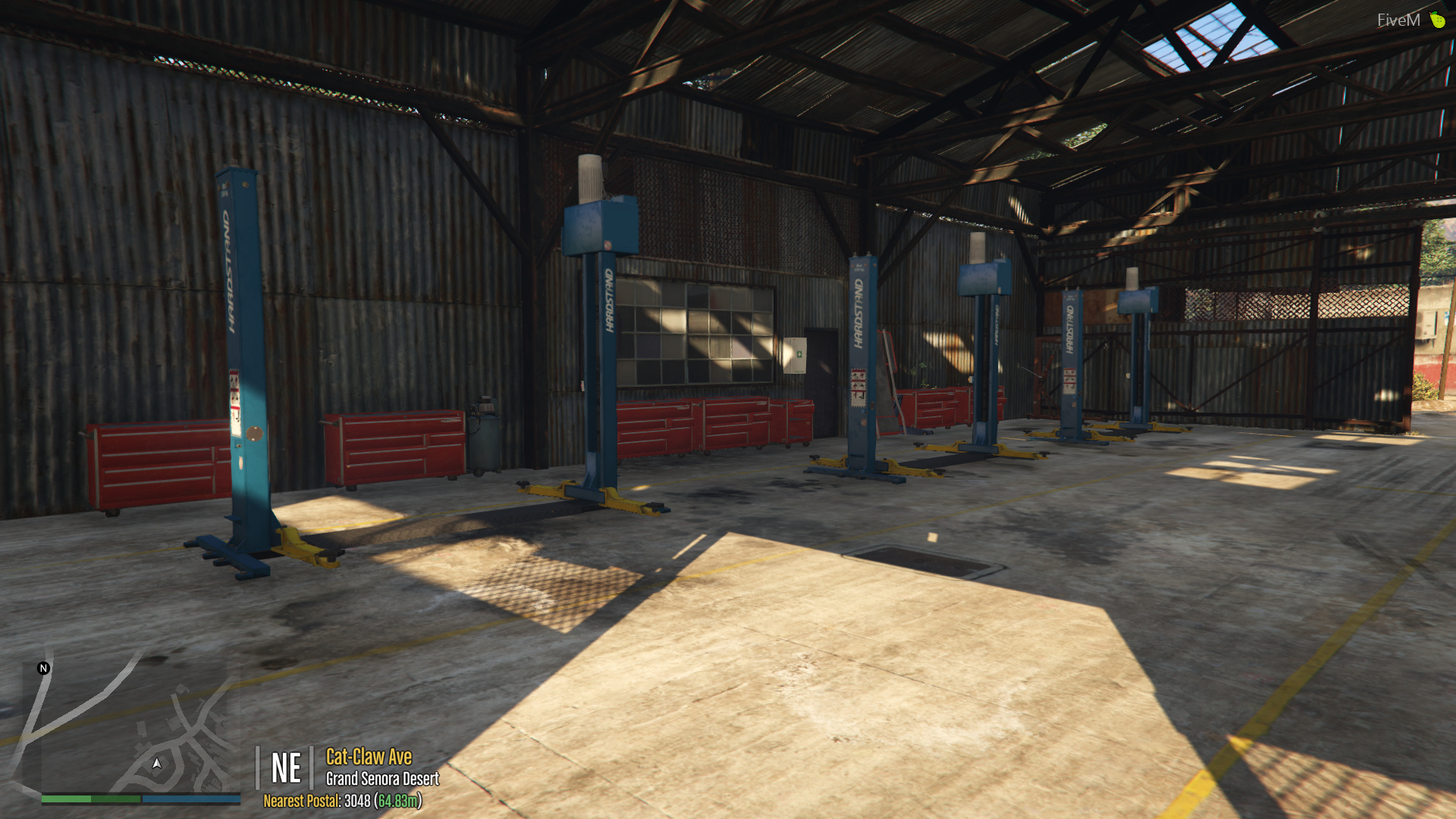1456x819 pixels.
Task: Select the green fruit icon beside FiveM
Action: [1436, 20]
